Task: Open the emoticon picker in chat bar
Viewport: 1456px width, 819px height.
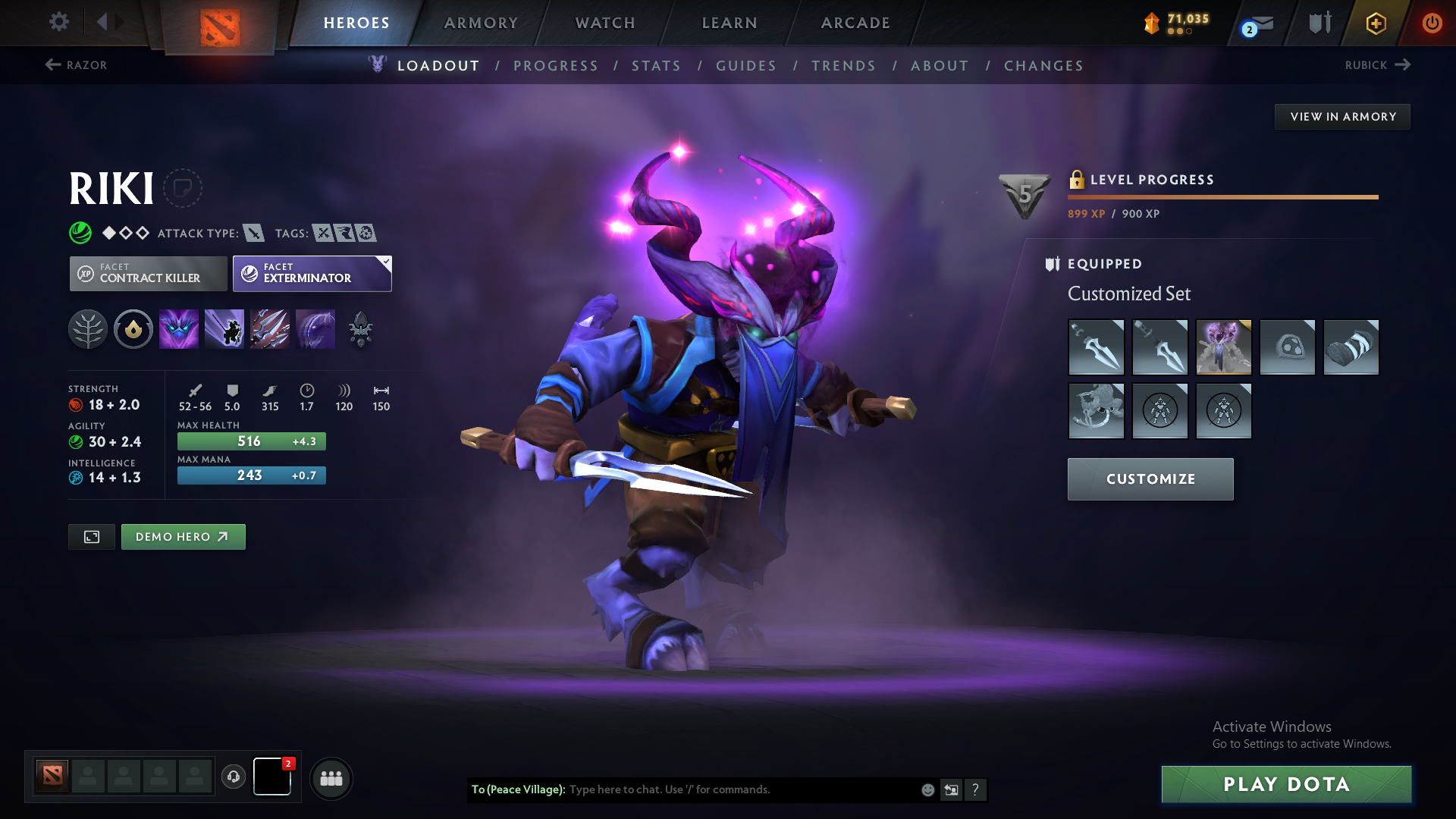Action: pyautogui.click(x=927, y=789)
